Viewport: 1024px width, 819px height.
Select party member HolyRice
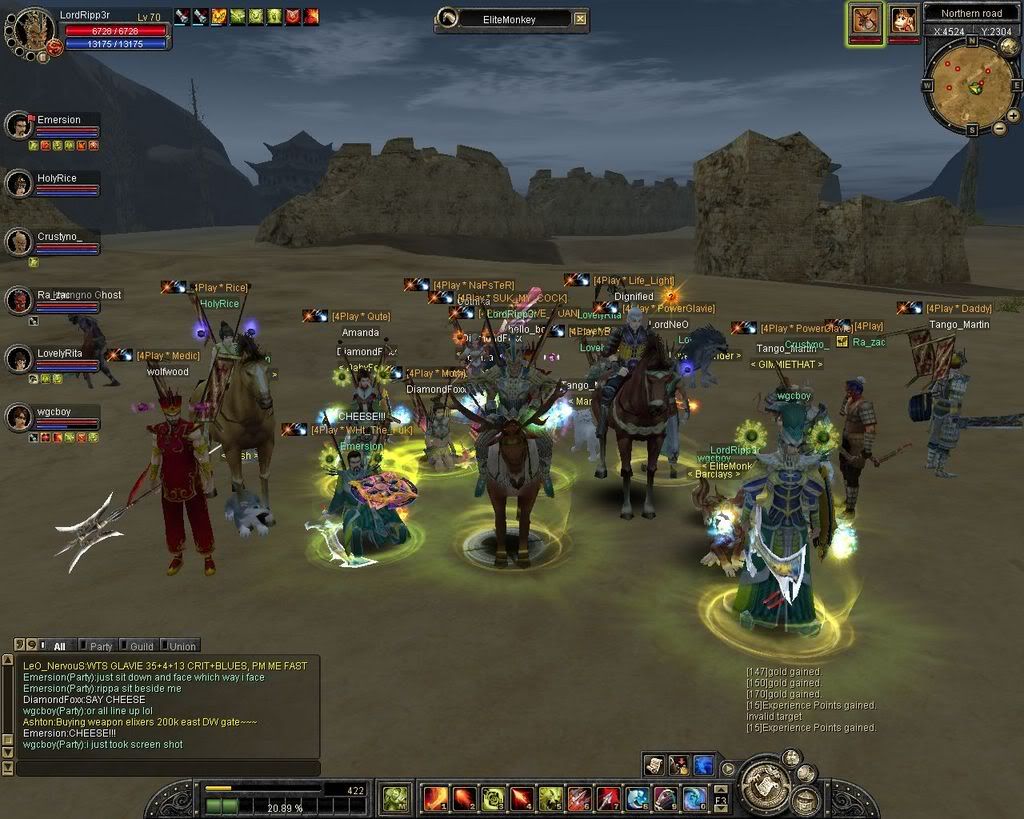click(x=19, y=184)
